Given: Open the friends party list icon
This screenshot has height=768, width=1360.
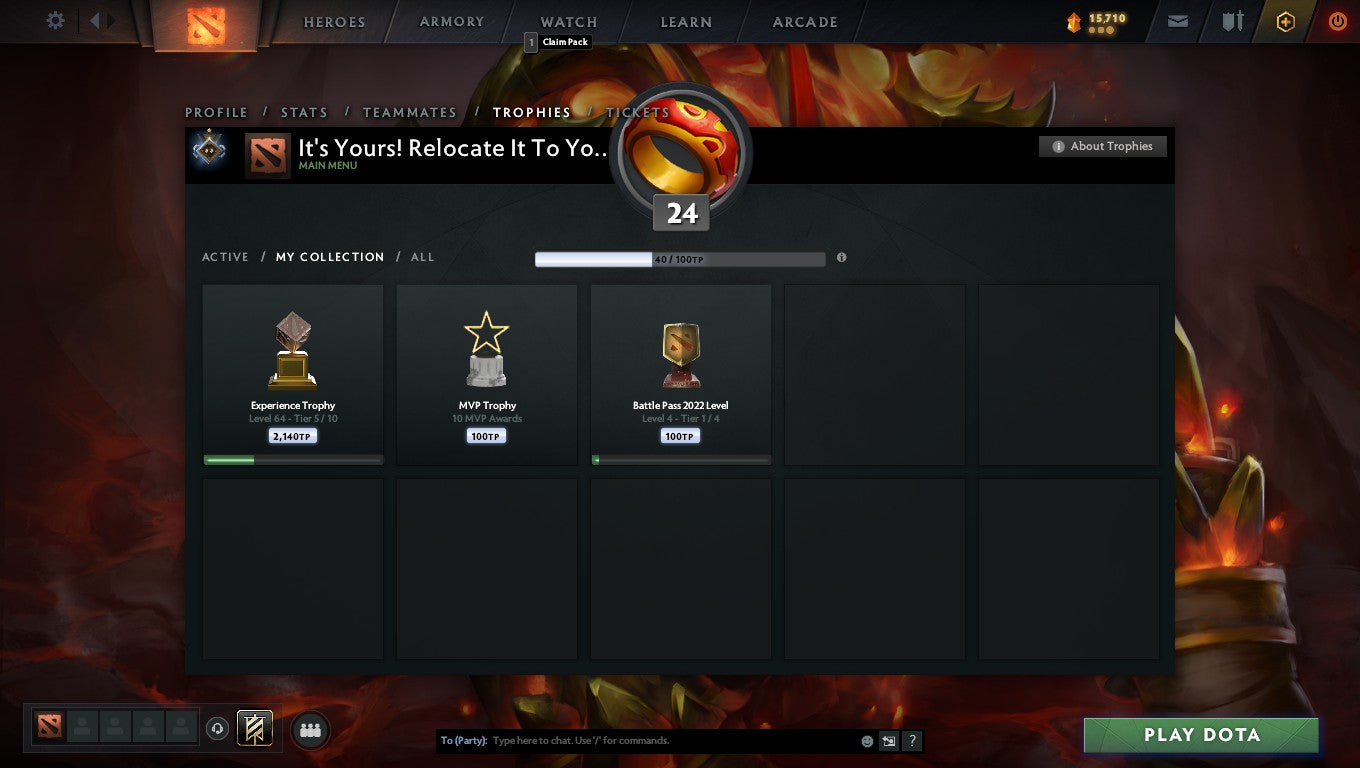Looking at the screenshot, I should [310, 730].
